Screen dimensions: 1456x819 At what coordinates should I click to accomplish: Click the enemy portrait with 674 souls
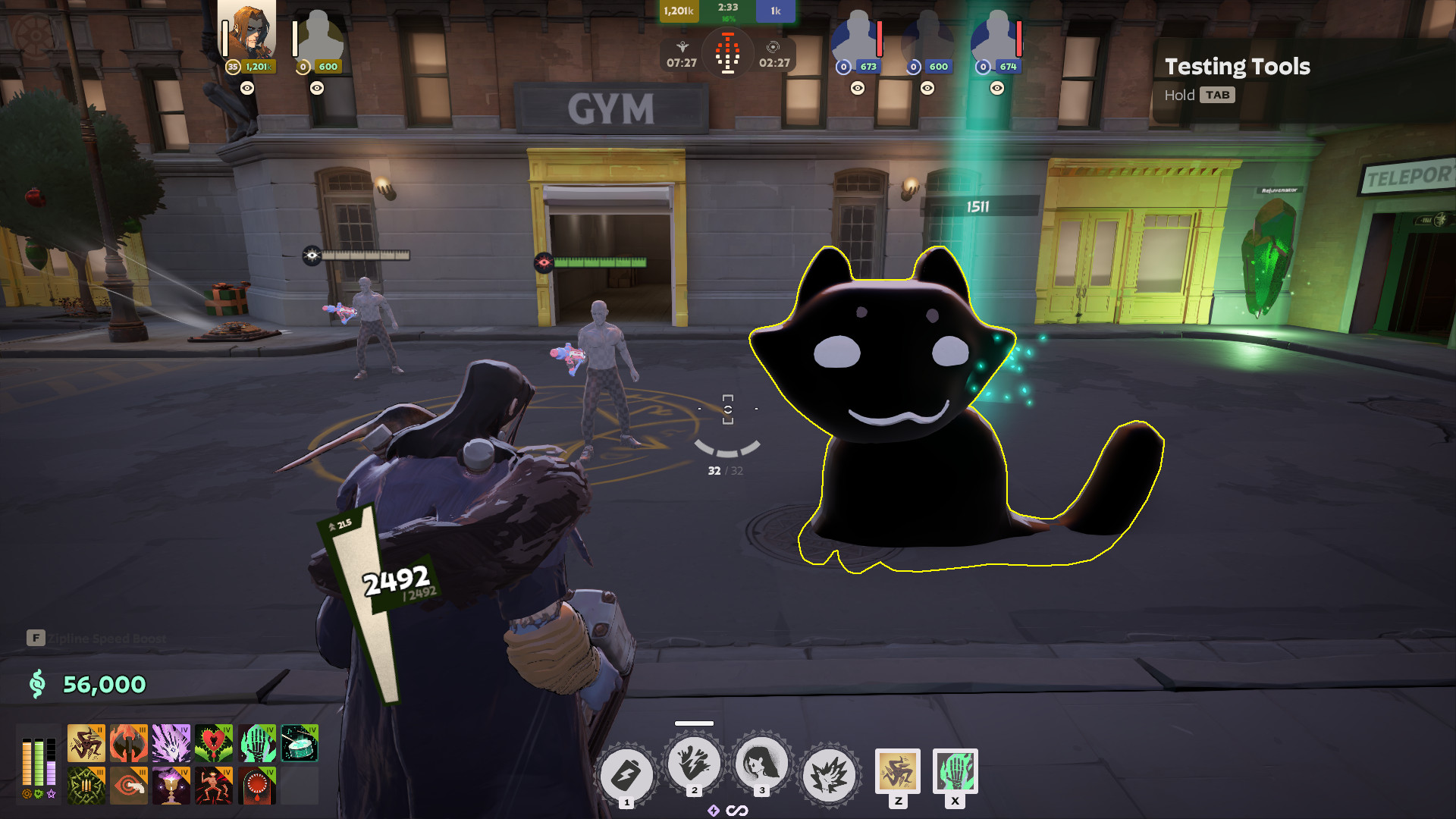point(996,38)
